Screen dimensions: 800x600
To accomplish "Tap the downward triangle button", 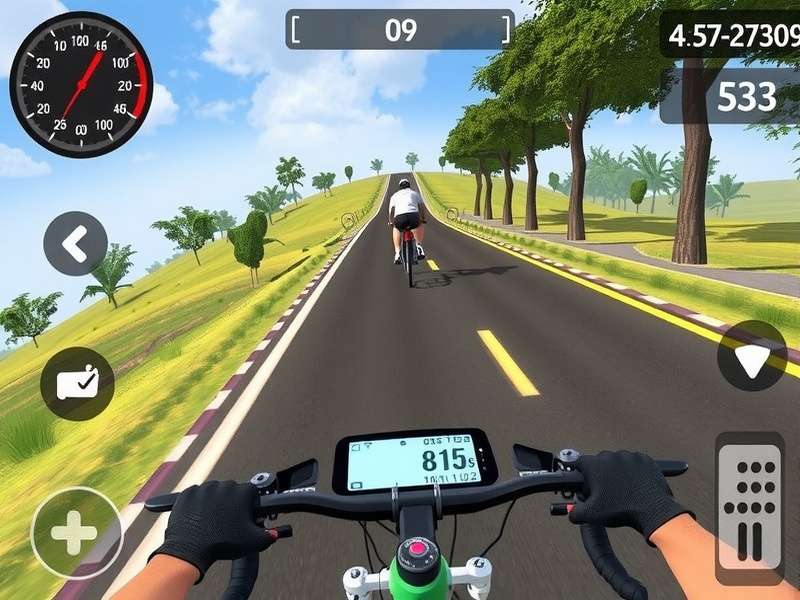I will (x=752, y=356).
